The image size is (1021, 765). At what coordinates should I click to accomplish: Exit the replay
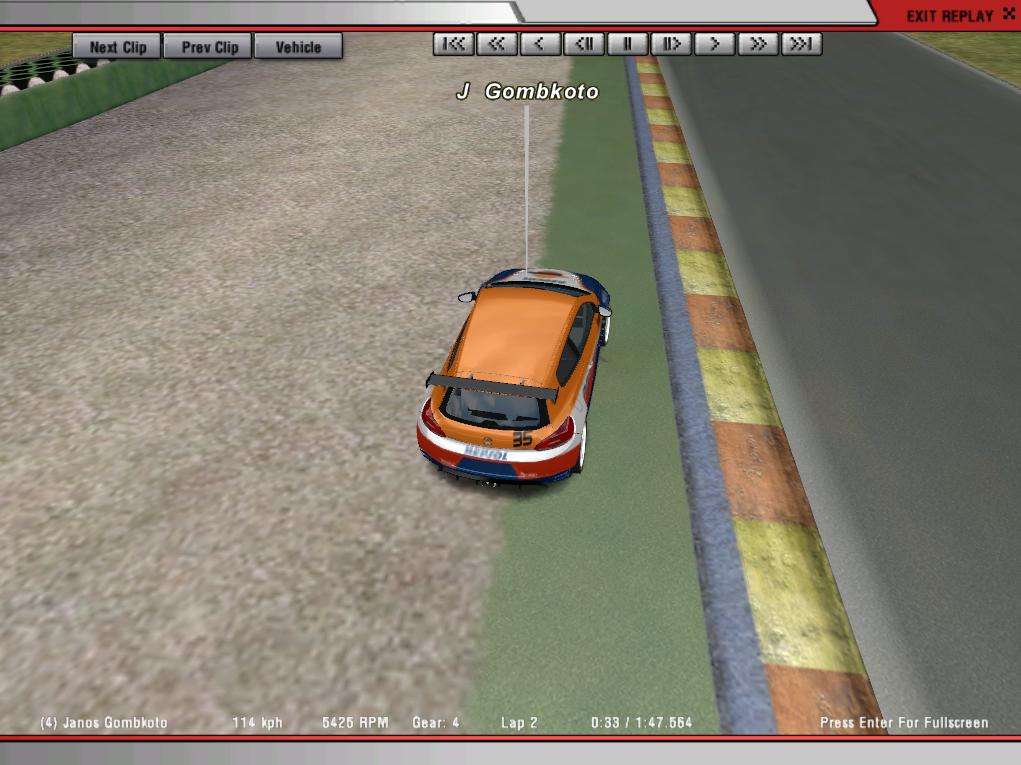949,16
